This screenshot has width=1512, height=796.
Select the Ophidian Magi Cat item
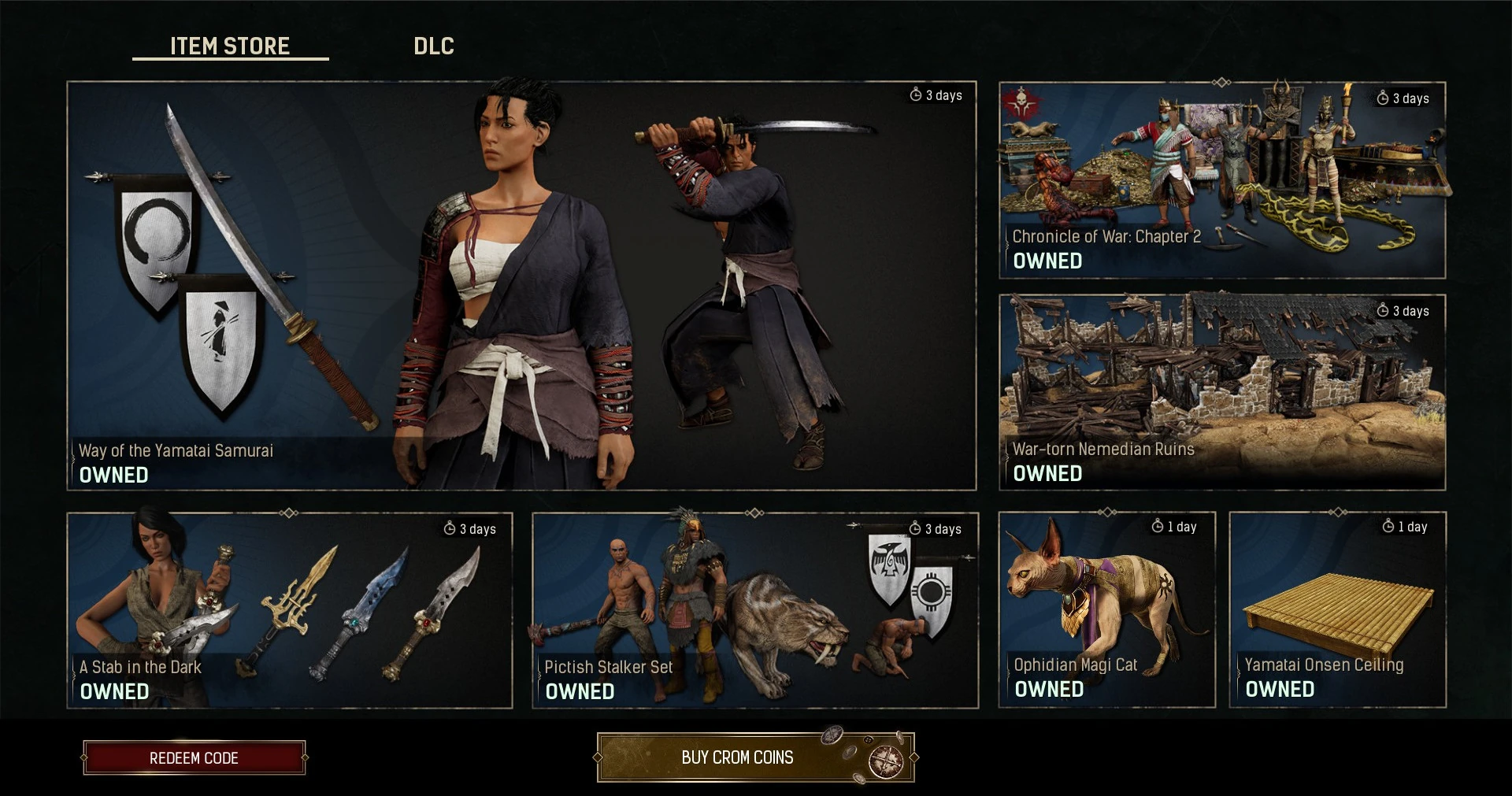coord(1106,610)
